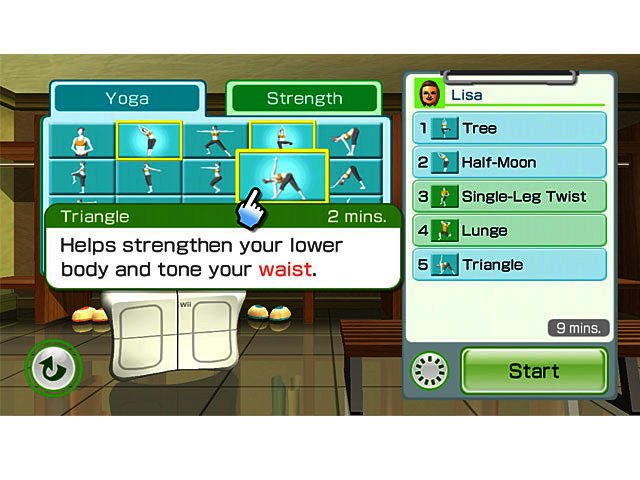This screenshot has height=480, width=640.
Task: Start the workout routine
Action: pyautogui.click(x=533, y=371)
